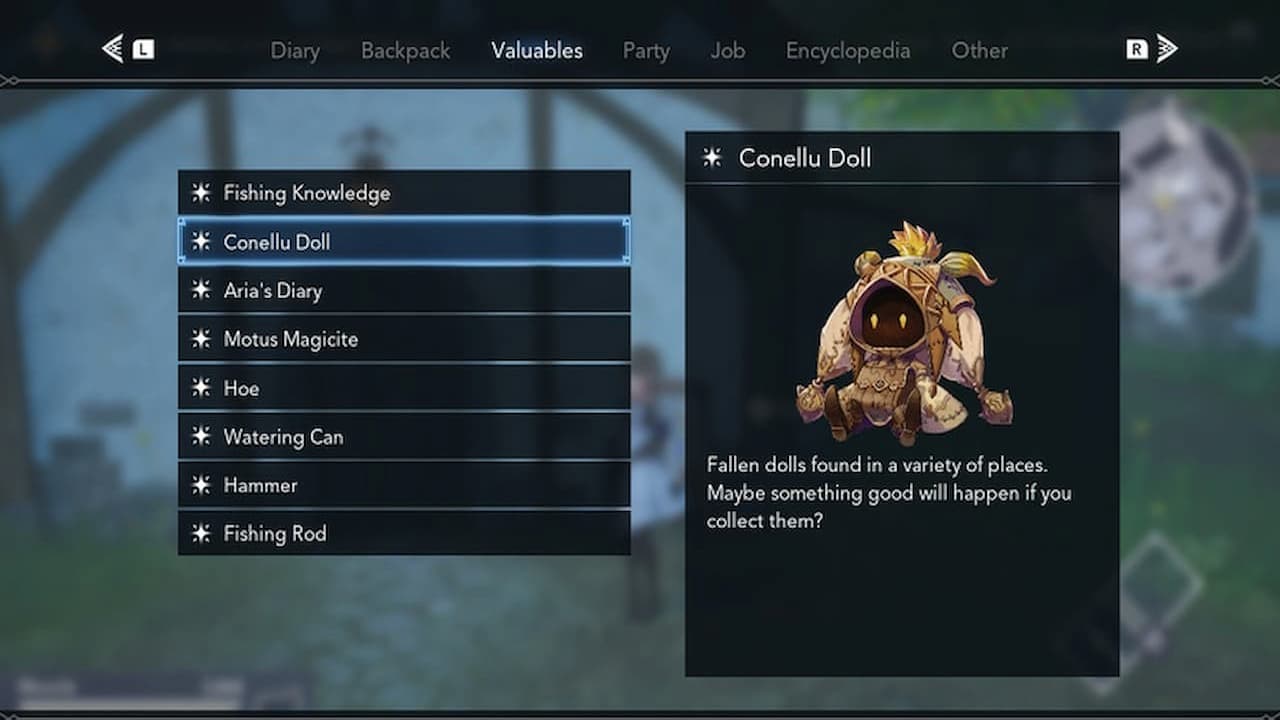Choose the Hammer item row

click(x=404, y=485)
